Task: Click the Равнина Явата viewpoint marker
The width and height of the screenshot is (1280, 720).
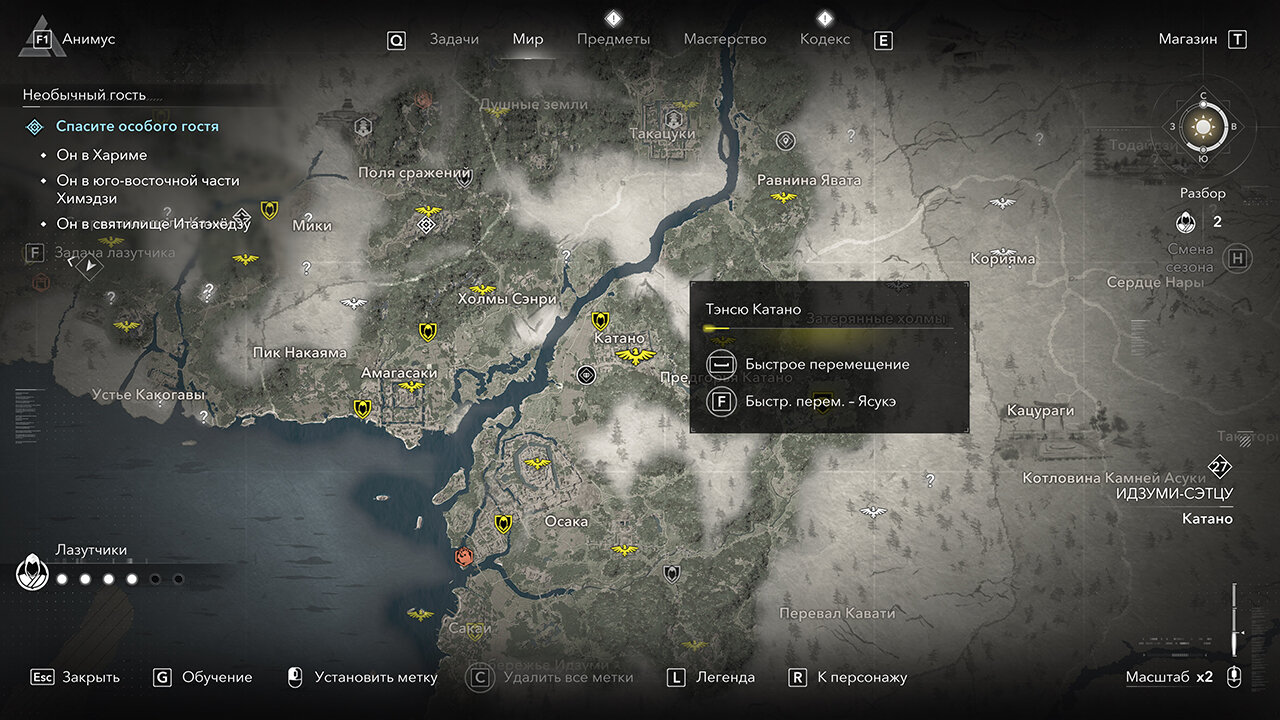Action: pyautogui.click(x=783, y=197)
